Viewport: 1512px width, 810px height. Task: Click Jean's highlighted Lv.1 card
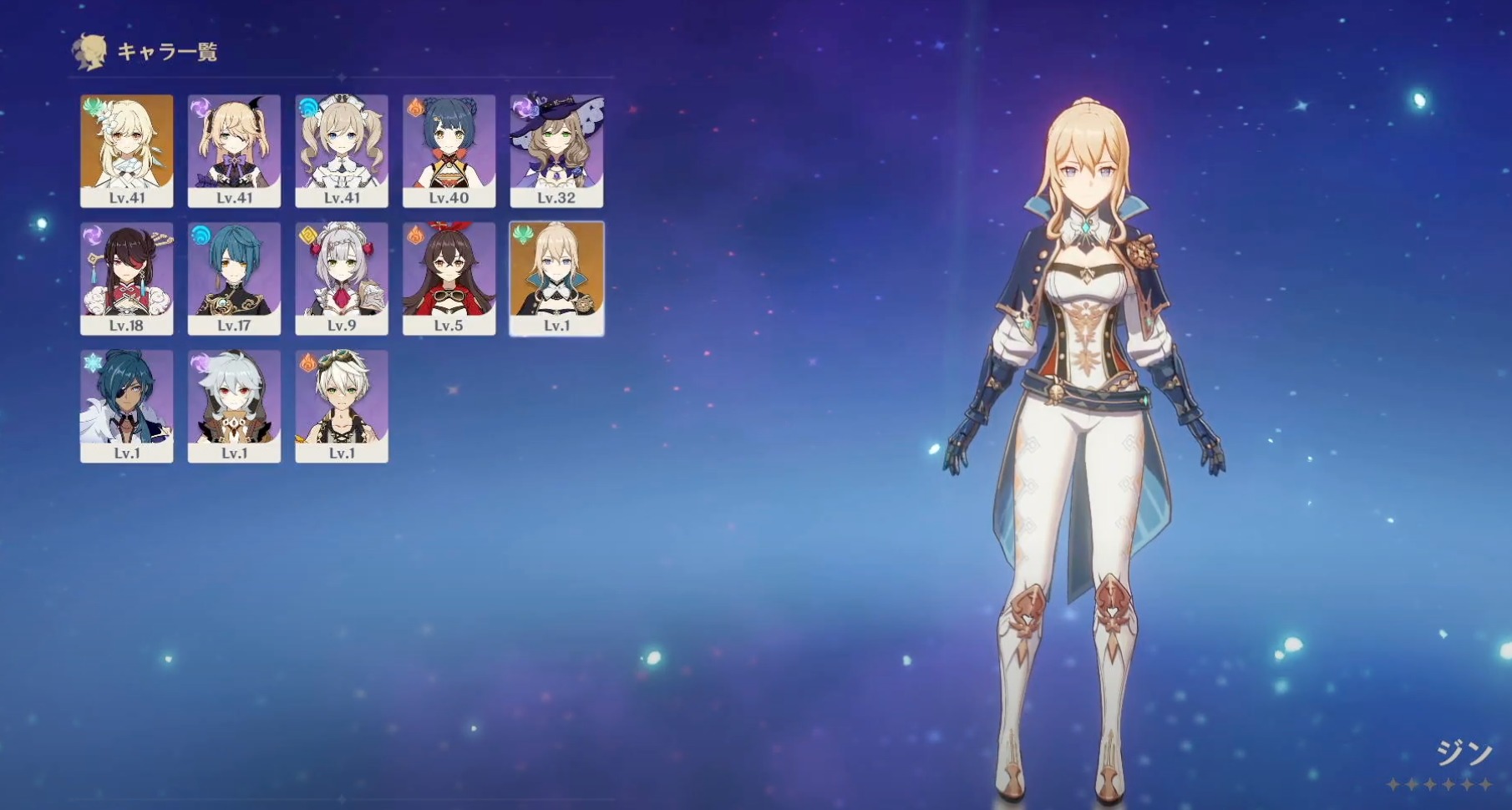point(556,278)
